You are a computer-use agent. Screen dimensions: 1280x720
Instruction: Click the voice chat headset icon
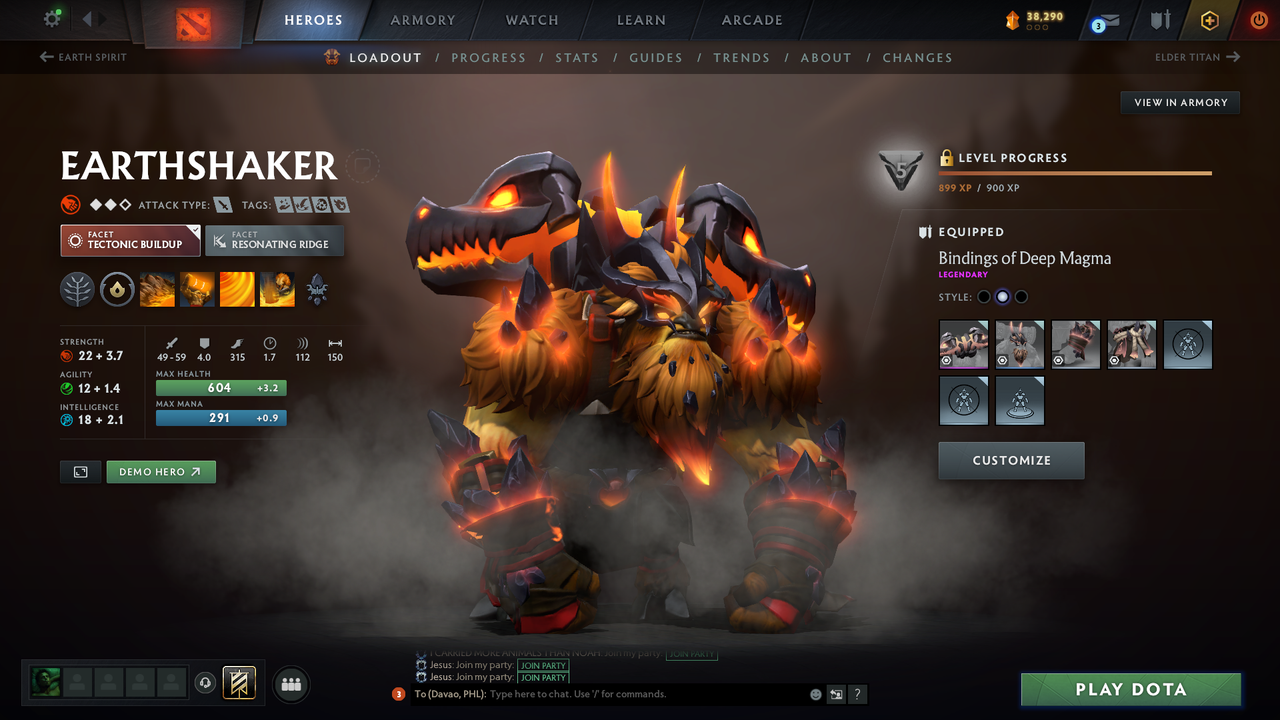pyautogui.click(x=206, y=683)
